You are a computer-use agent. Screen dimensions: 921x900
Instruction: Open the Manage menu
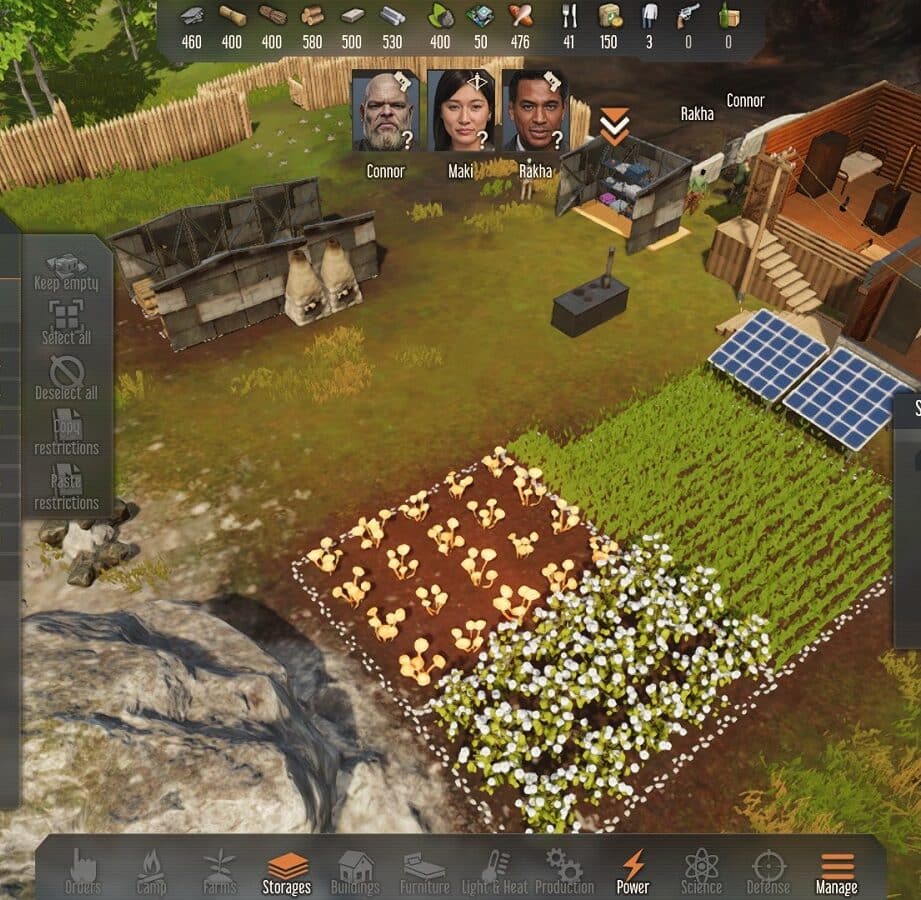(837, 870)
